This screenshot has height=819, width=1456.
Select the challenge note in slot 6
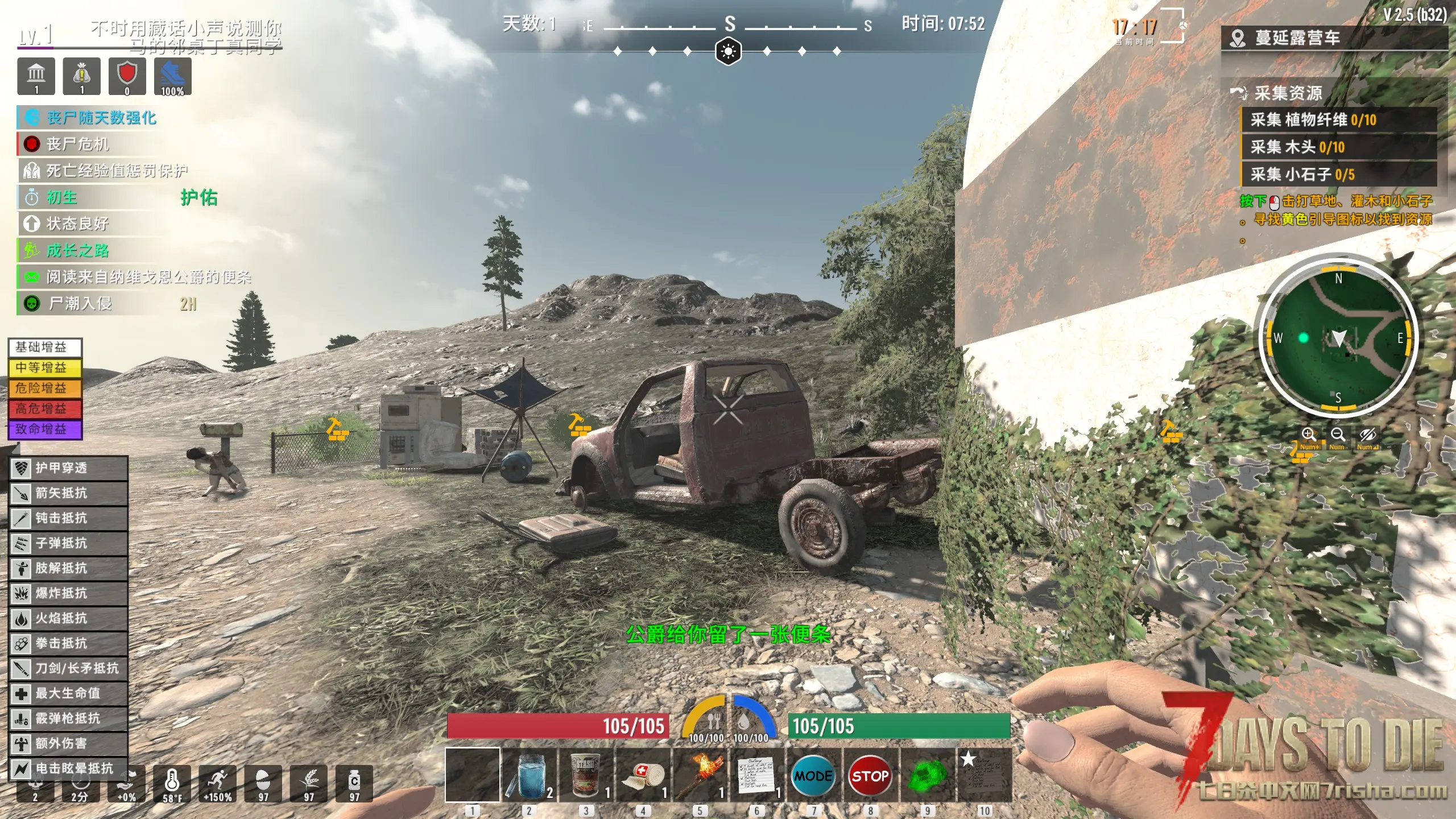click(757, 775)
